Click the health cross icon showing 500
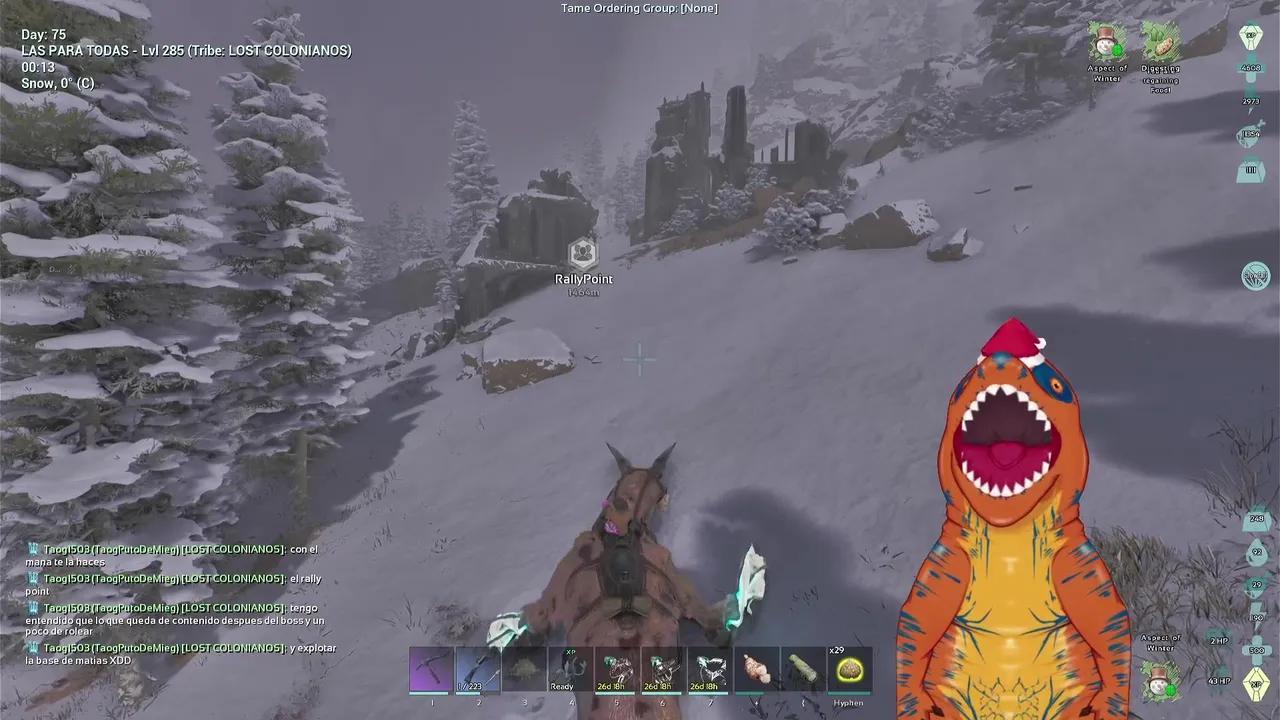Screen dimensions: 1280x720 [1256, 648]
